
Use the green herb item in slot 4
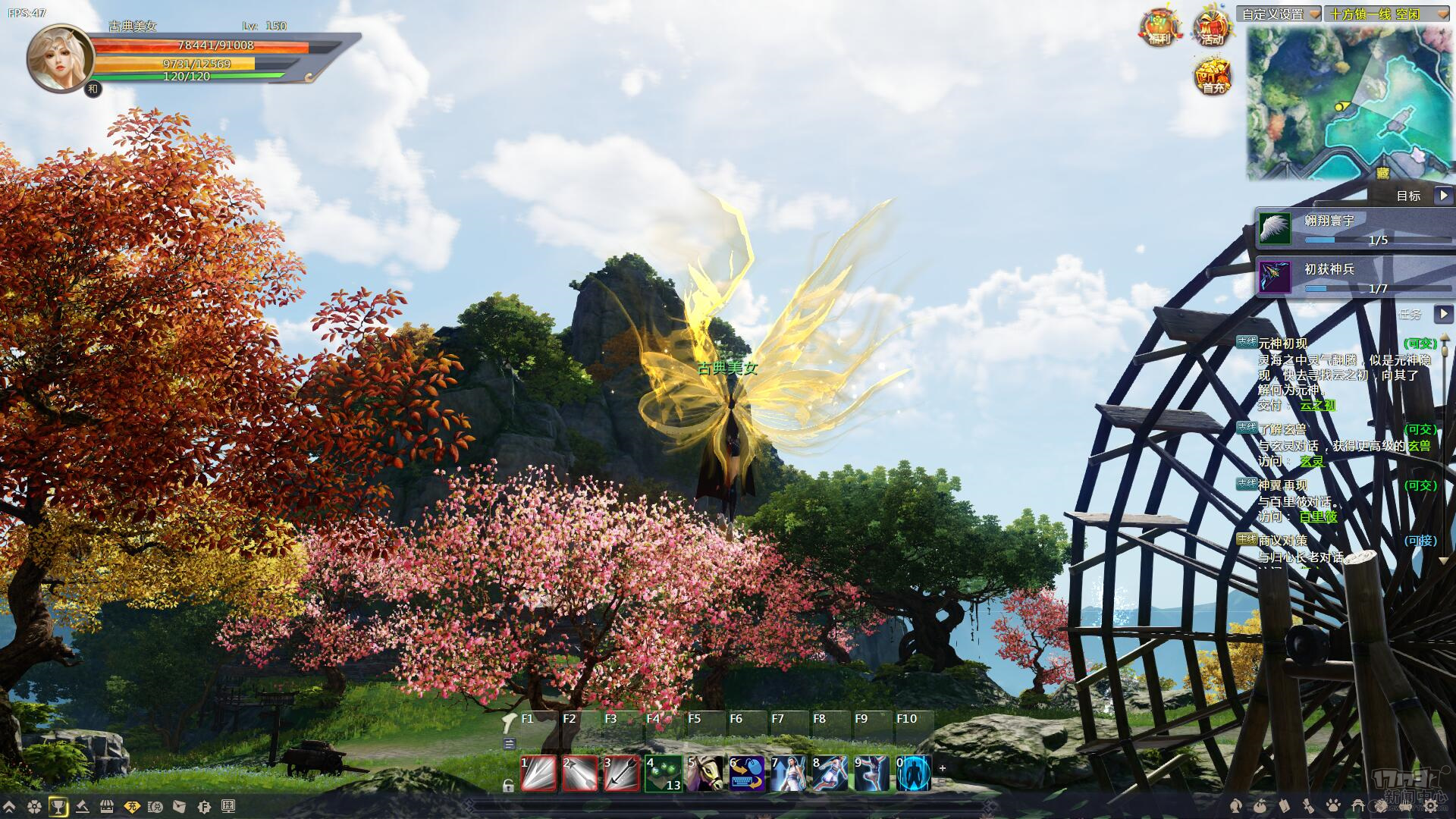[664, 773]
